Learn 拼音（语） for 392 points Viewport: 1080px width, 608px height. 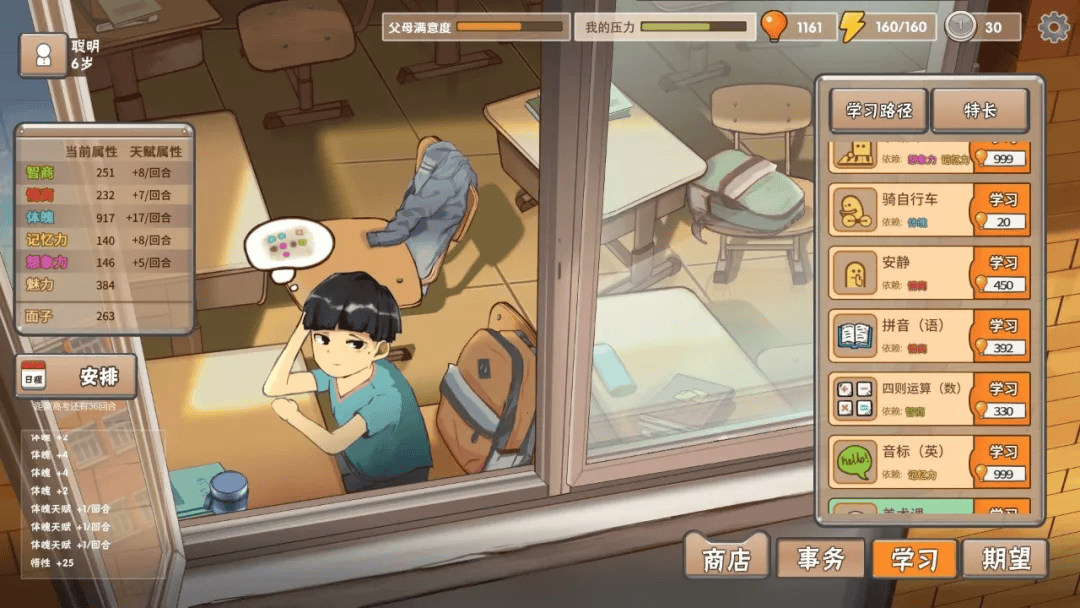tap(1002, 336)
